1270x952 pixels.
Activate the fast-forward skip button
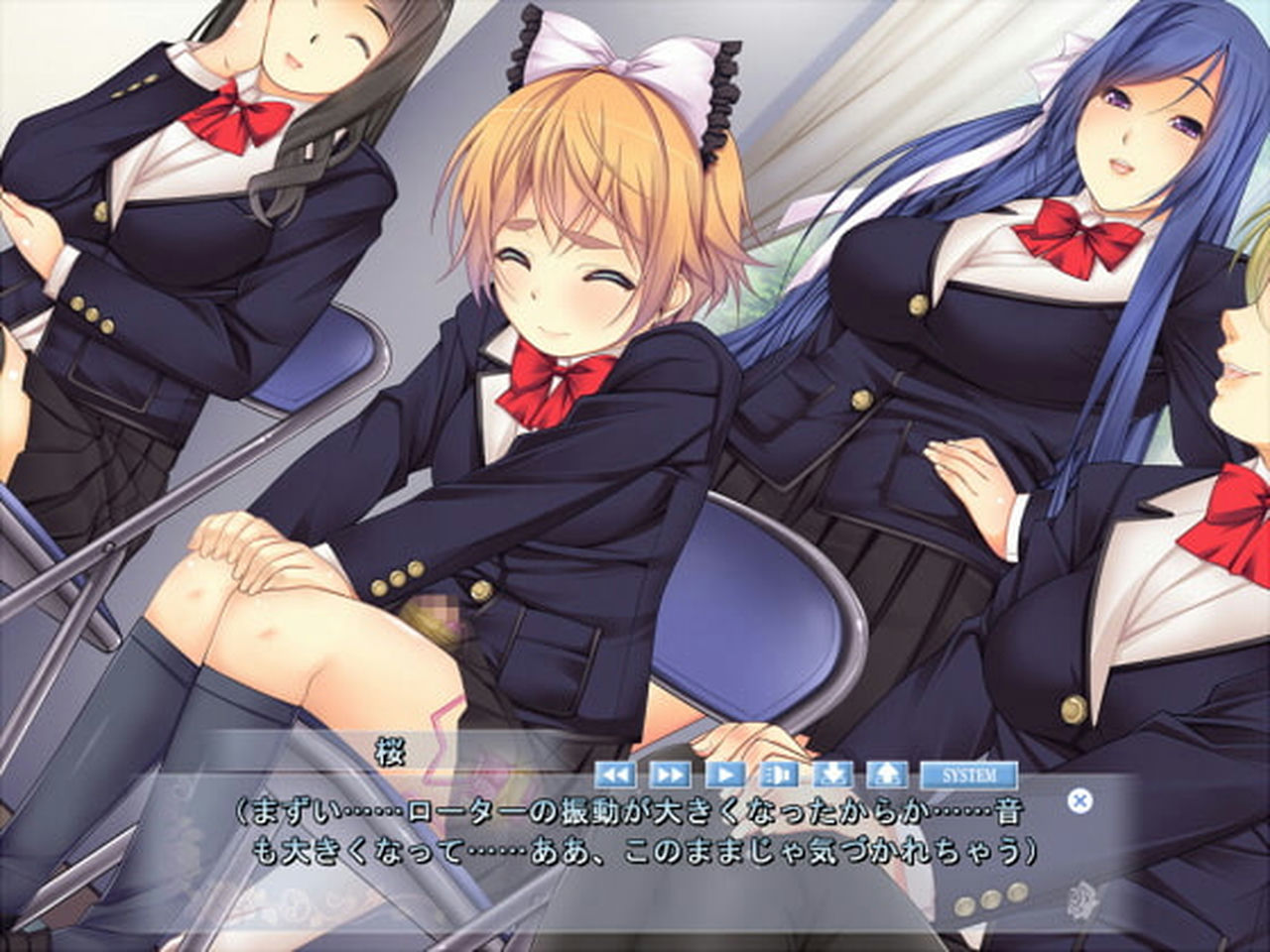670,774
